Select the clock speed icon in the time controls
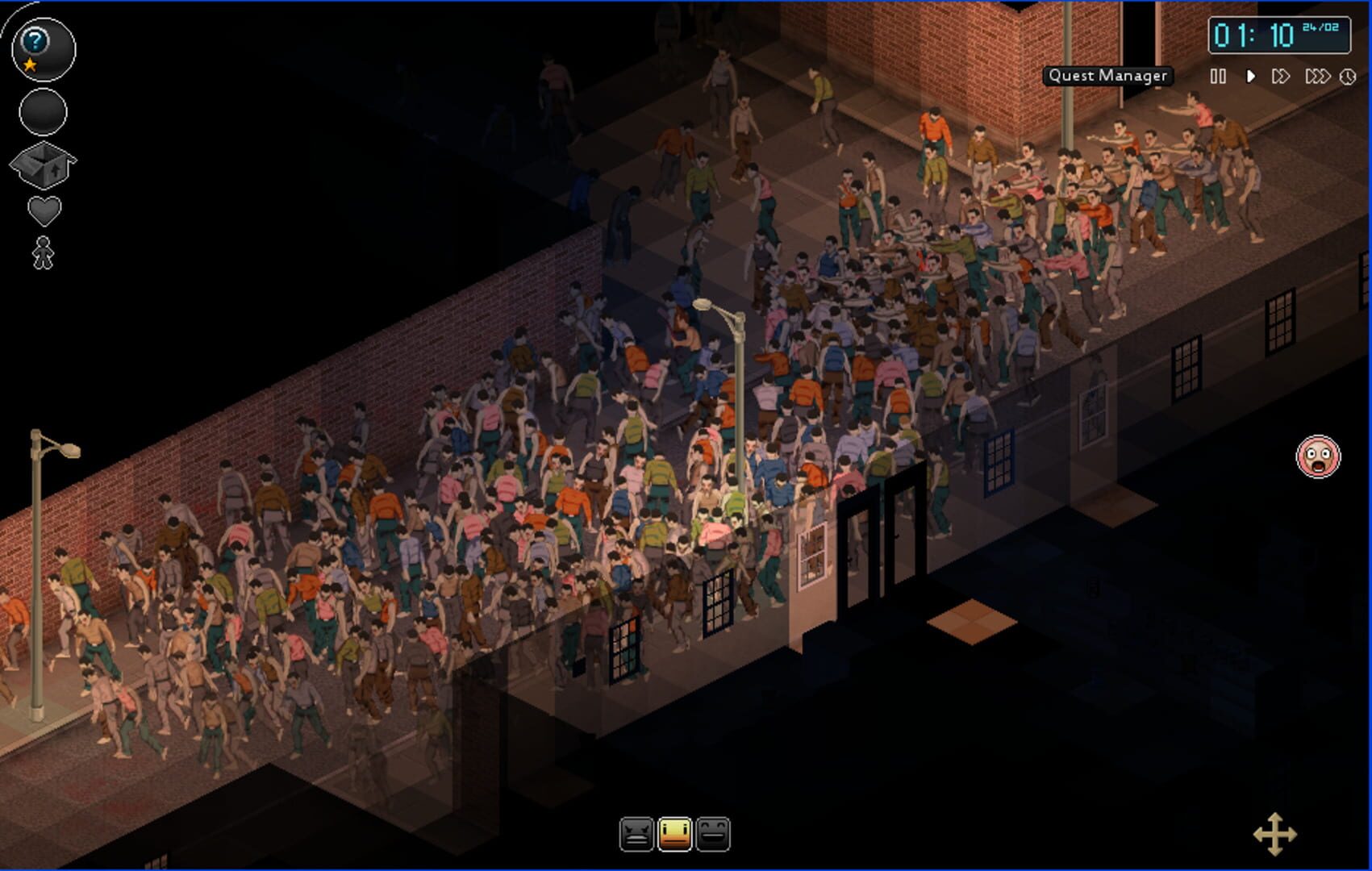The height and width of the screenshot is (871, 1372). point(1345,77)
